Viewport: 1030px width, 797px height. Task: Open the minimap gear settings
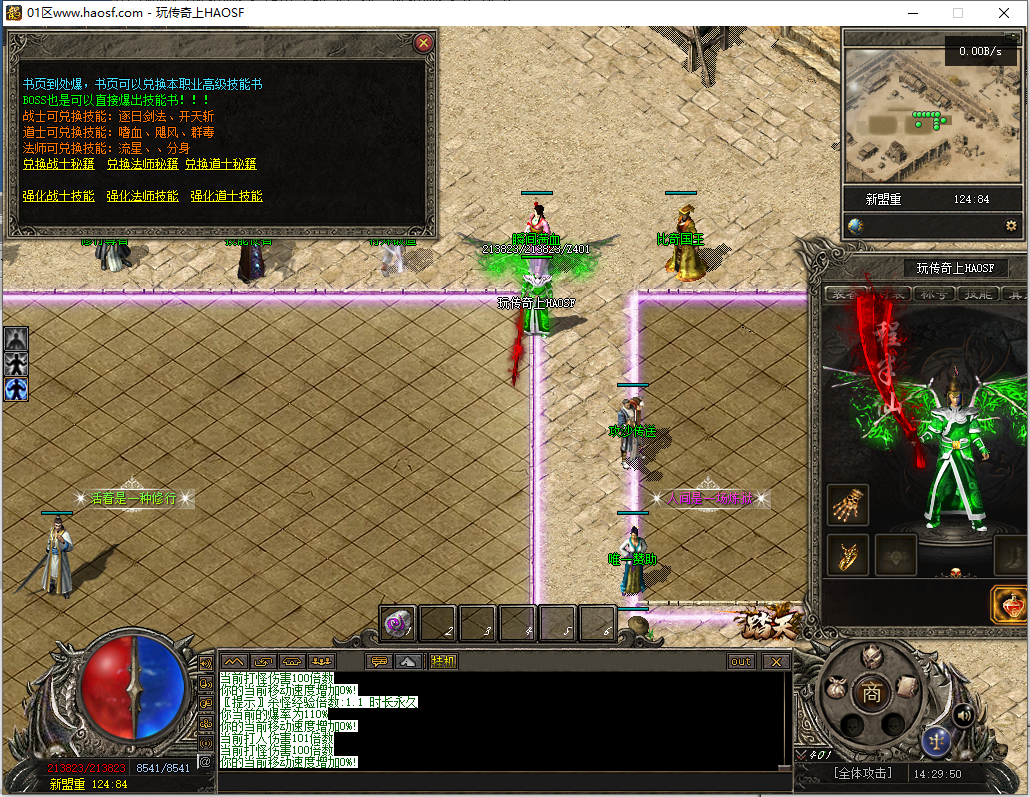click(1010, 226)
